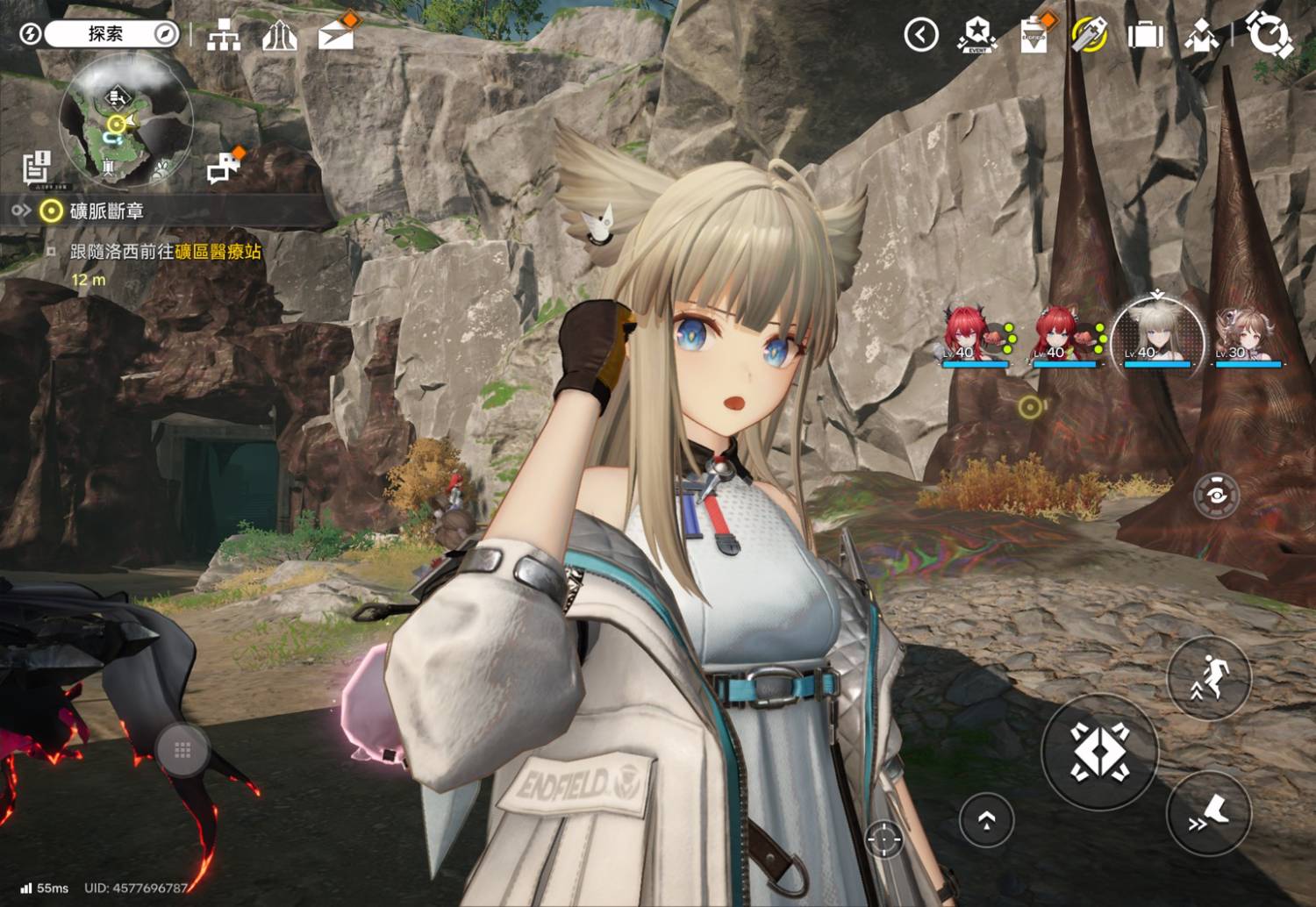Tap the boot dash button
Image resolution: width=1316 pixels, height=907 pixels.
click(1209, 813)
